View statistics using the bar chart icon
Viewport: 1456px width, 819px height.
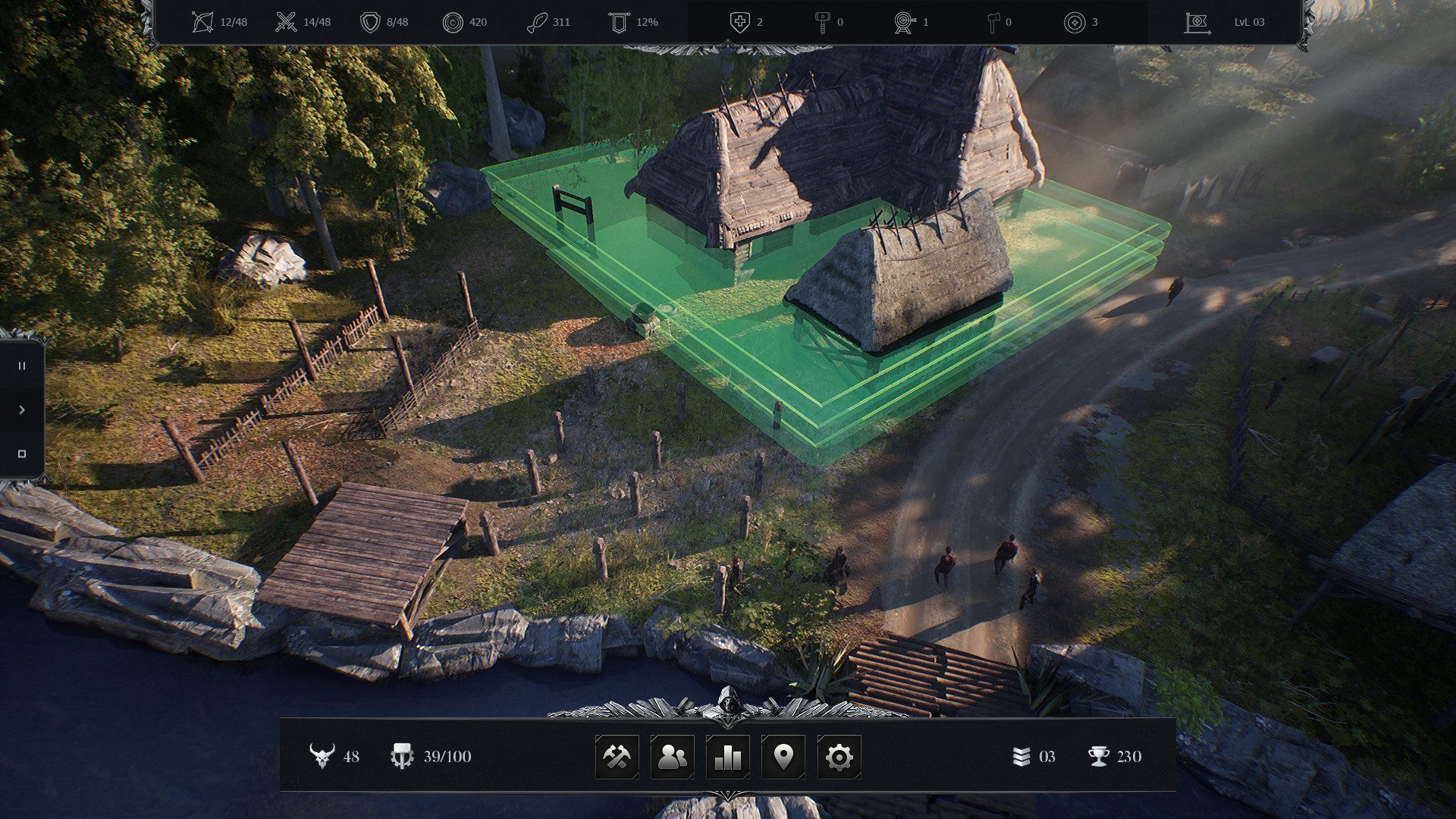[727, 755]
